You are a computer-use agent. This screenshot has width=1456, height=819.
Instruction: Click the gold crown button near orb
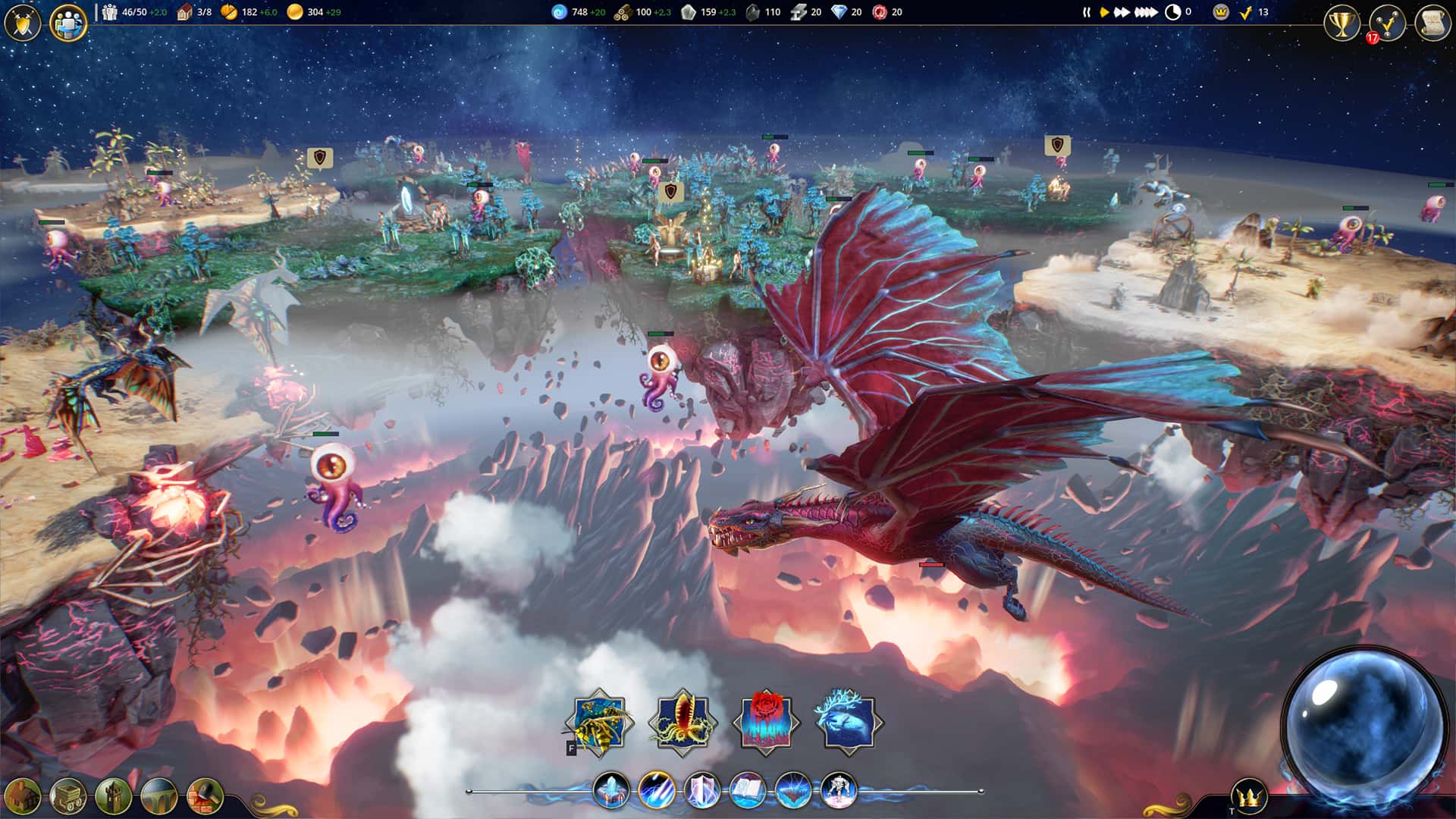1249,797
